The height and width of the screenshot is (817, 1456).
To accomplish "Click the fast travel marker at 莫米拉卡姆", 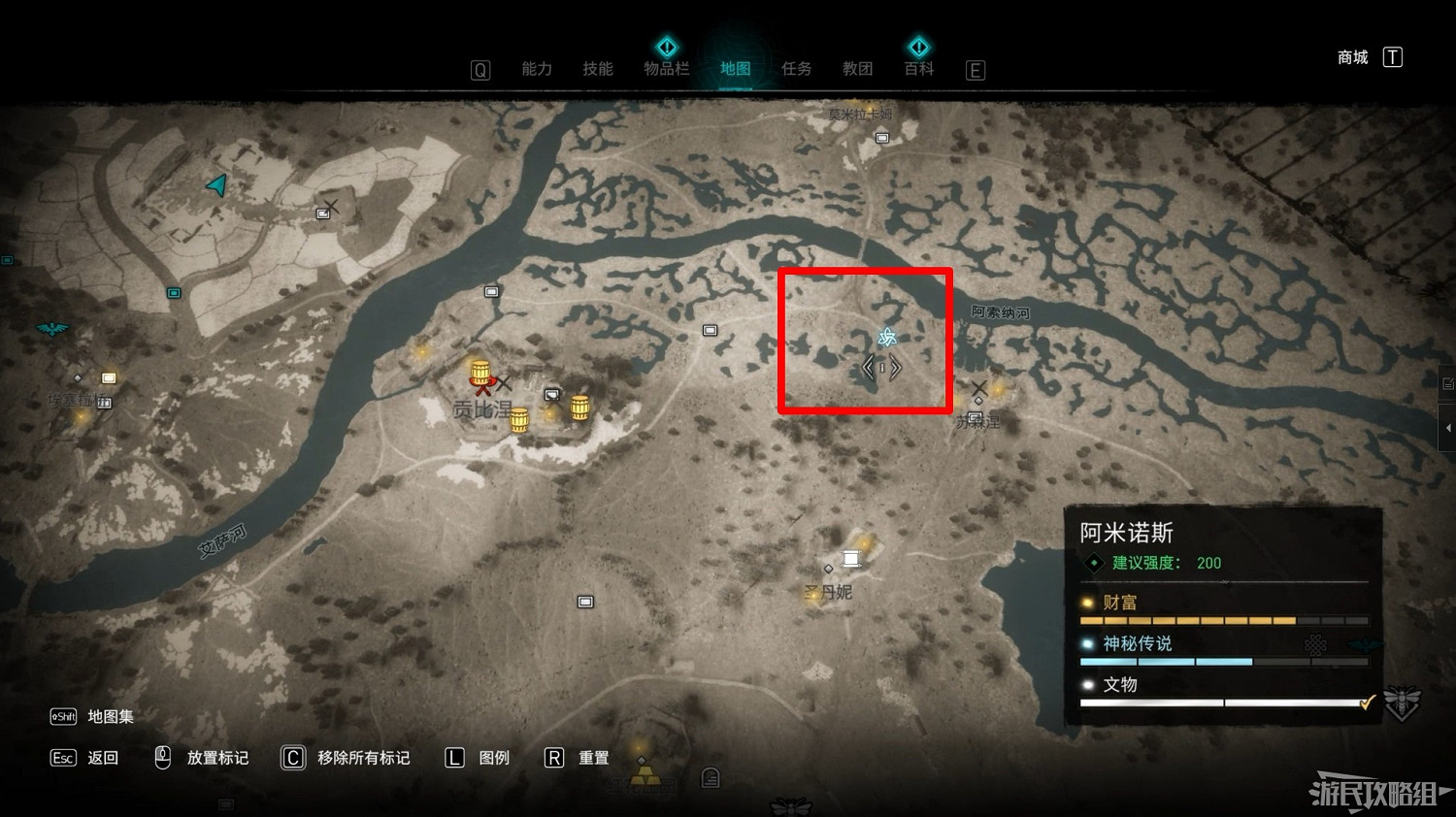I will click(x=881, y=139).
